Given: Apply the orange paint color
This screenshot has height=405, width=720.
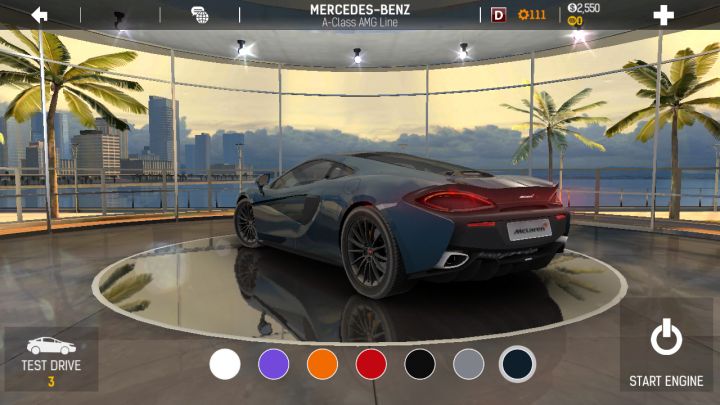Looking at the screenshot, I should point(322,364).
